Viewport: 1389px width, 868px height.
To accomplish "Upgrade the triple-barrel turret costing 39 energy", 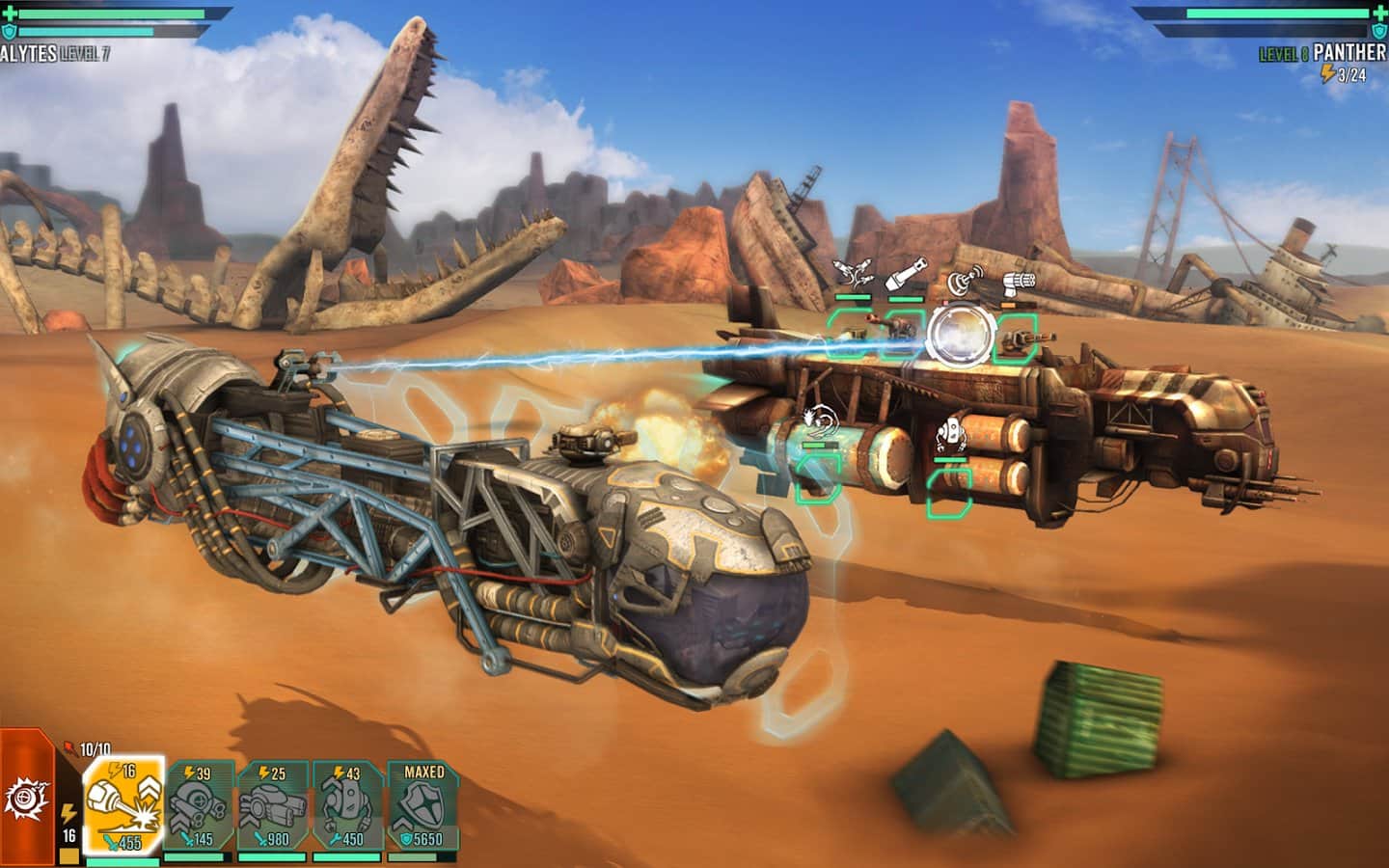I will (x=199, y=805).
